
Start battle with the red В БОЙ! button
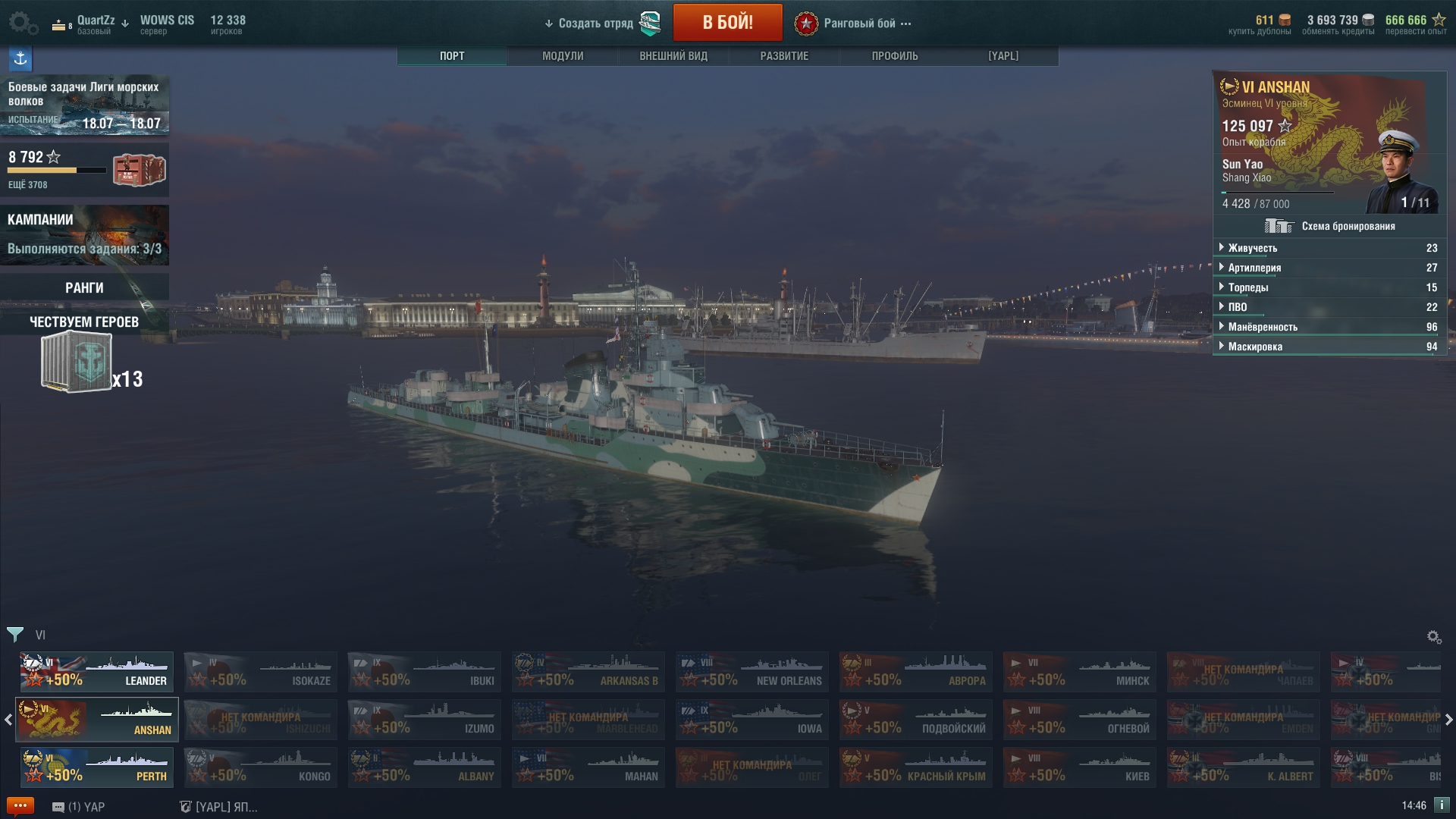(x=727, y=23)
